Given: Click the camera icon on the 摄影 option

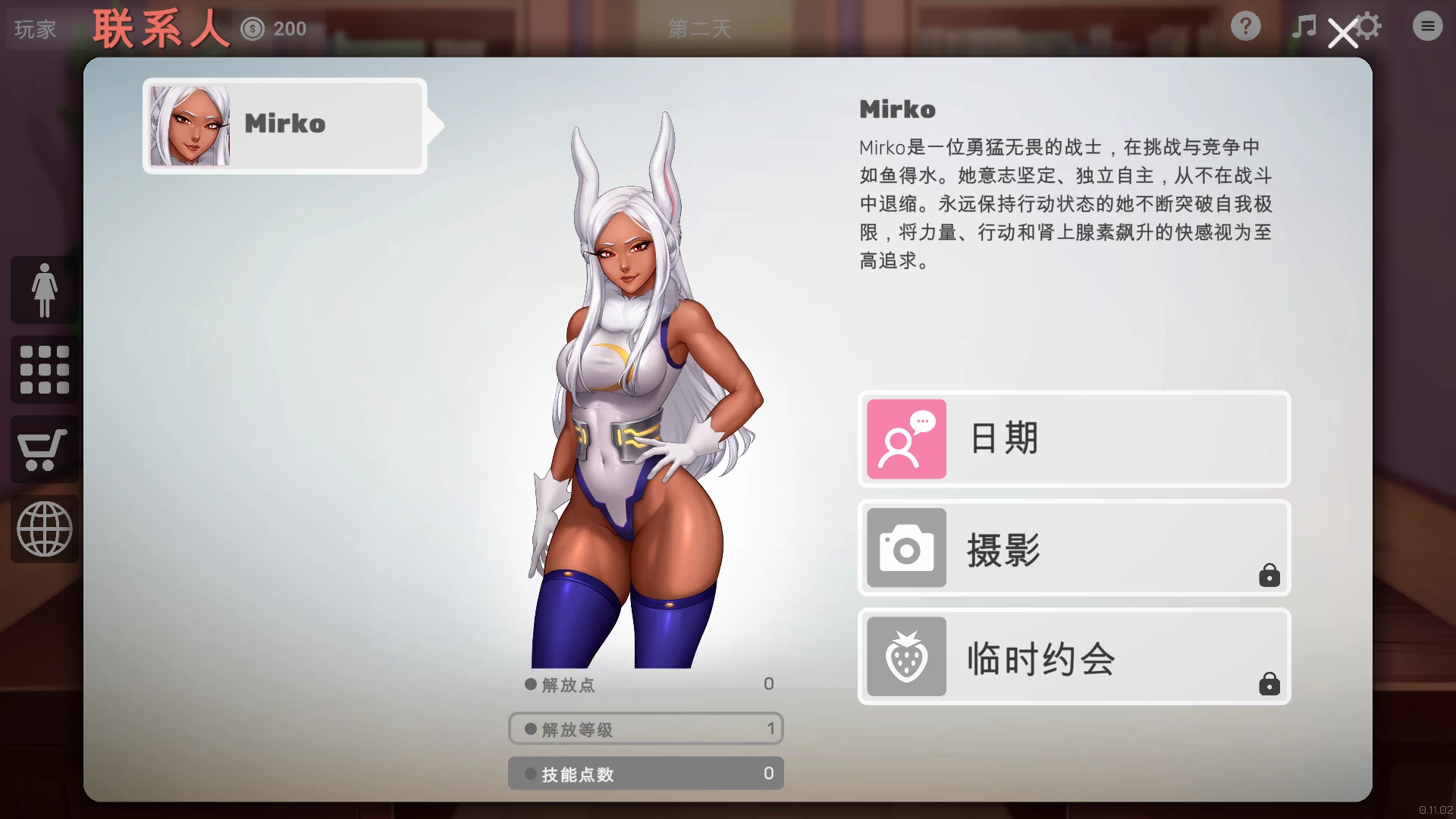Looking at the screenshot, I should (x=905, y=548).
